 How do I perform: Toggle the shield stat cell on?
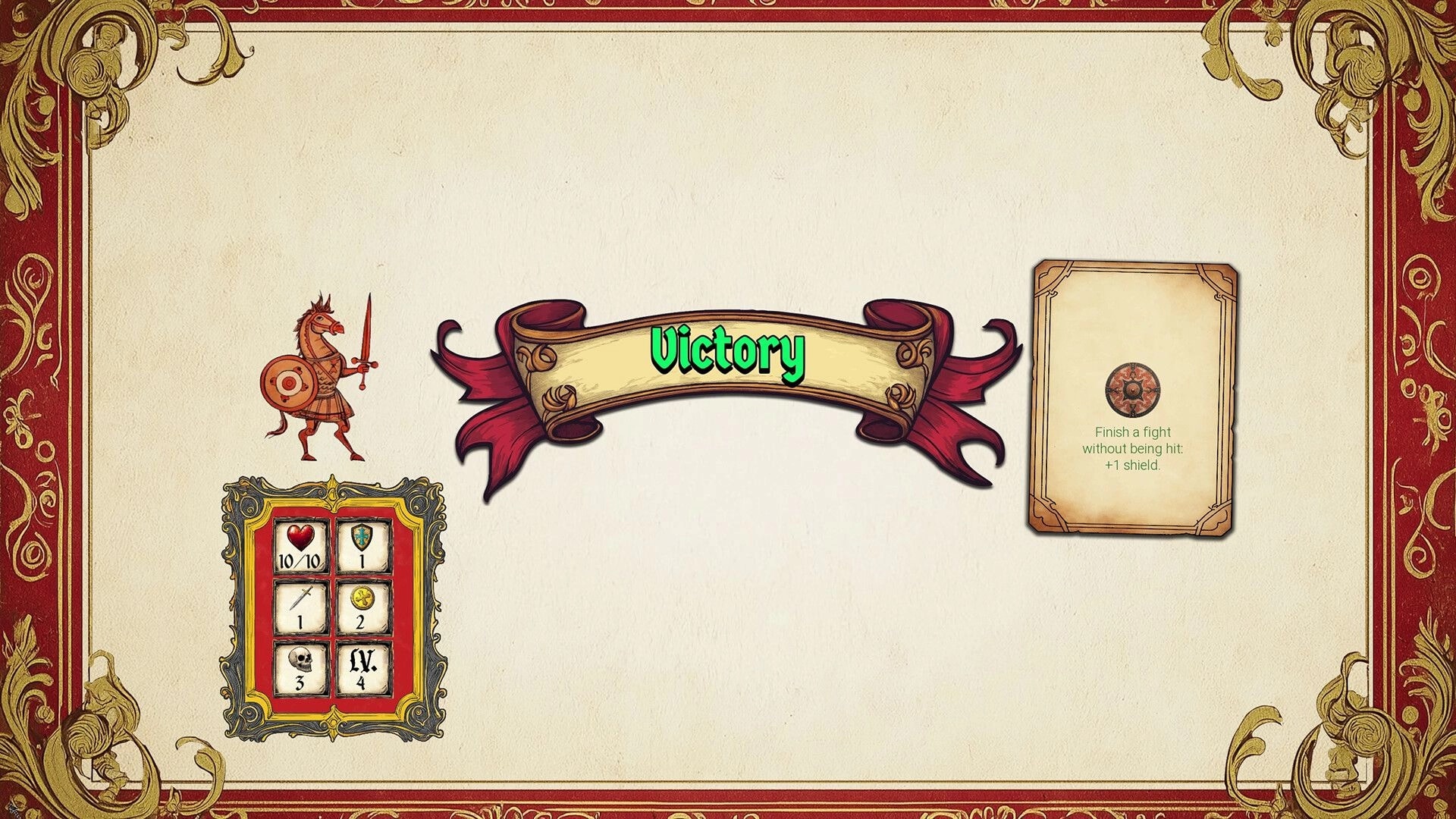pyautogui.click(x=362, y=548)
